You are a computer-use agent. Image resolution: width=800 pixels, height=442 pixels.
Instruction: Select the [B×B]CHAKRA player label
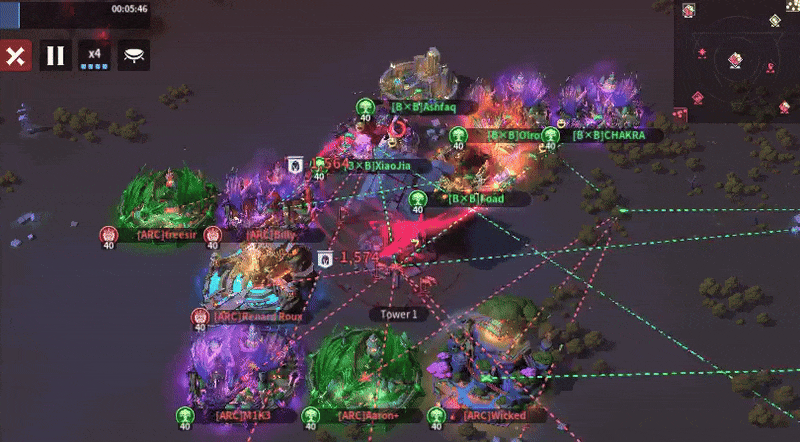click(608, 135)
